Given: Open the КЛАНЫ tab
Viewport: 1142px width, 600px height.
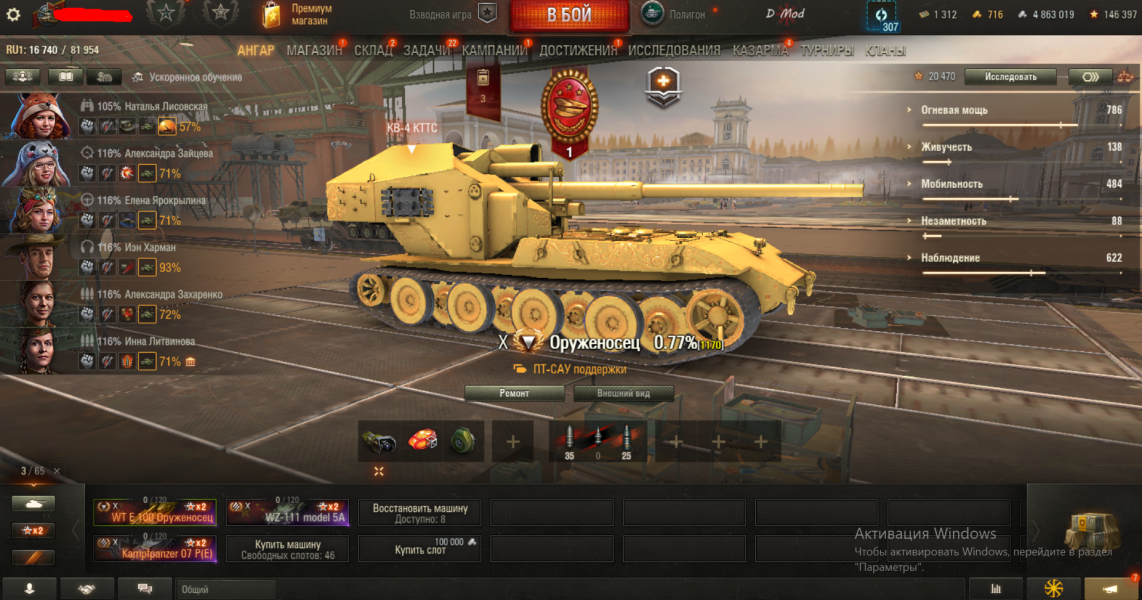Looking at the screenshot, I should 885,50.
